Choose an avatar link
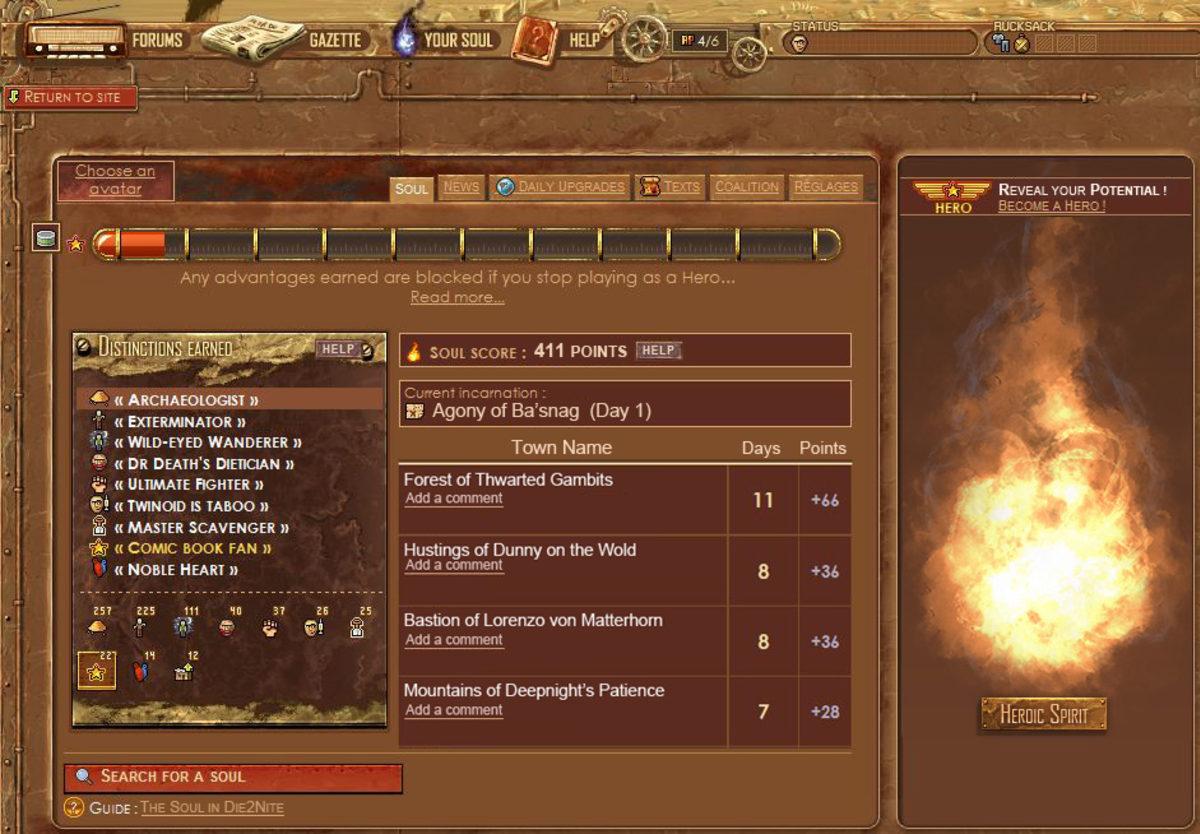1200x834 pixels. (115, 180)
